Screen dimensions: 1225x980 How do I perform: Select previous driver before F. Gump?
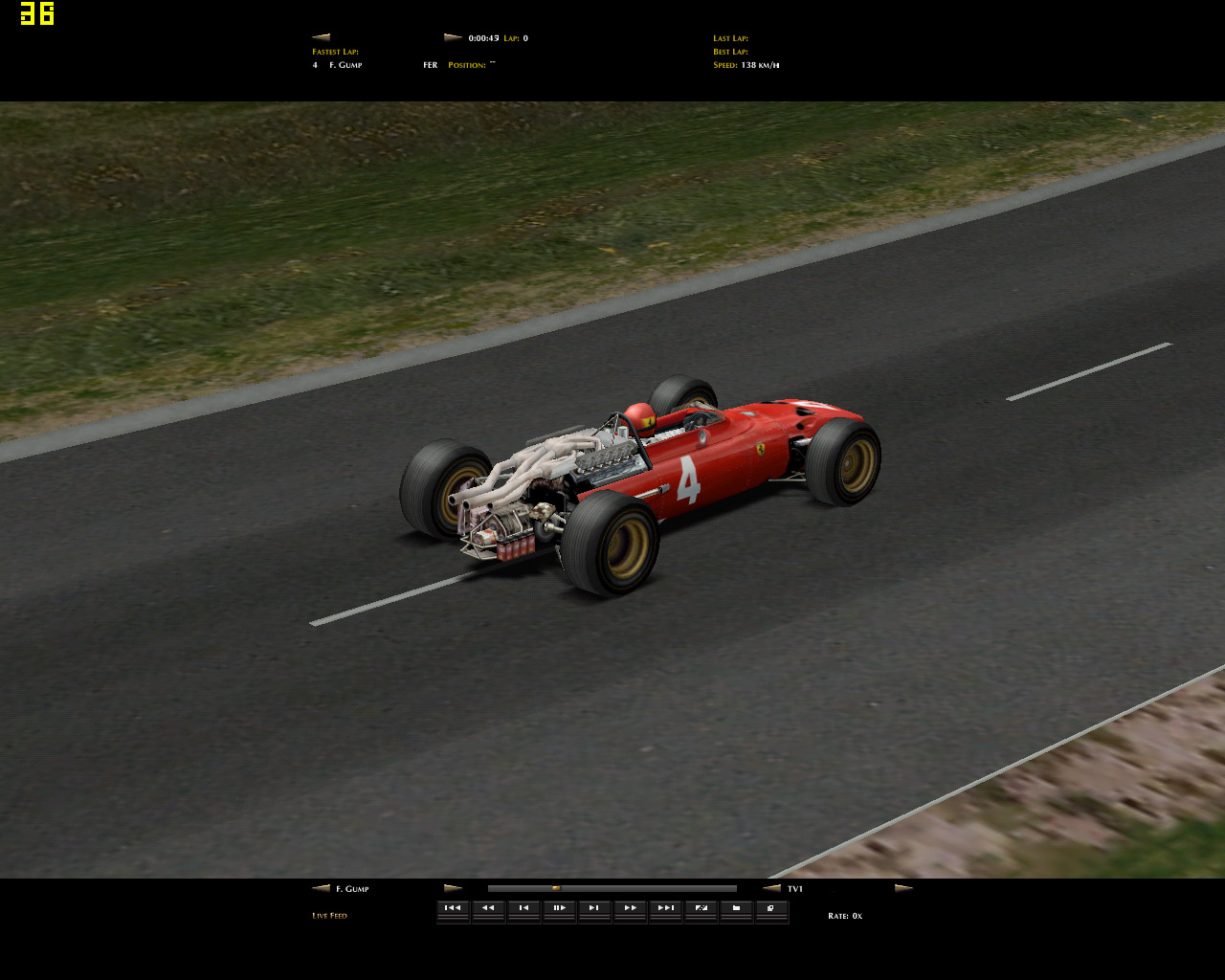pos(321,888)
